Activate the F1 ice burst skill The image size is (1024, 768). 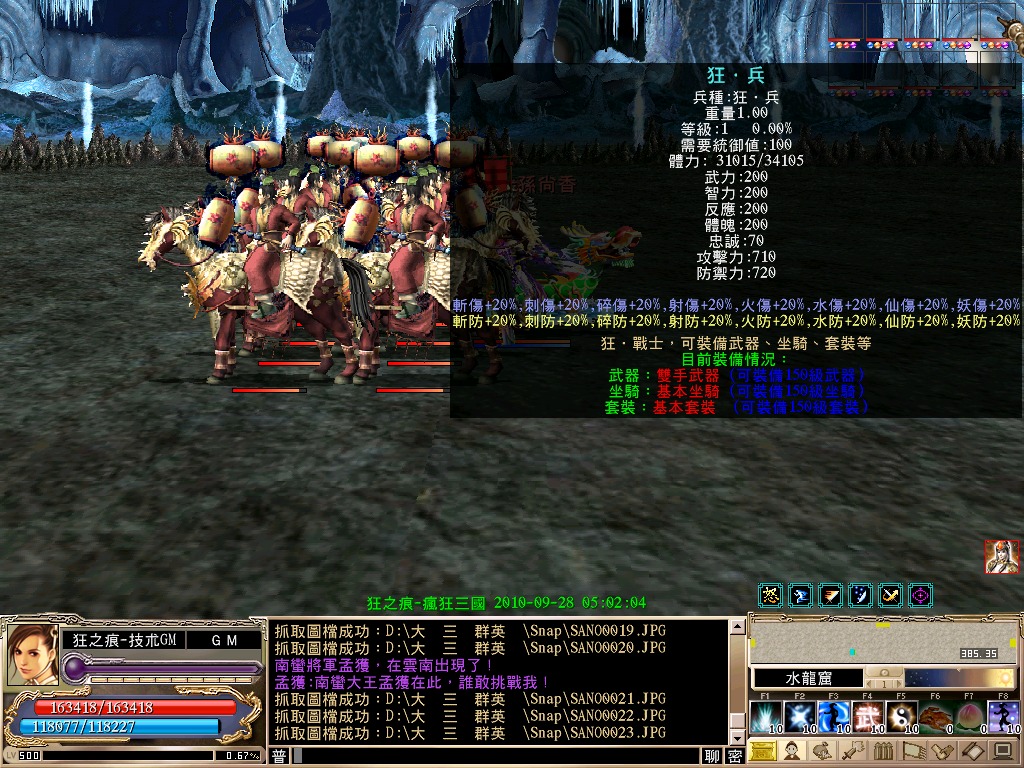pyautogui.click(x=766, y=716)
